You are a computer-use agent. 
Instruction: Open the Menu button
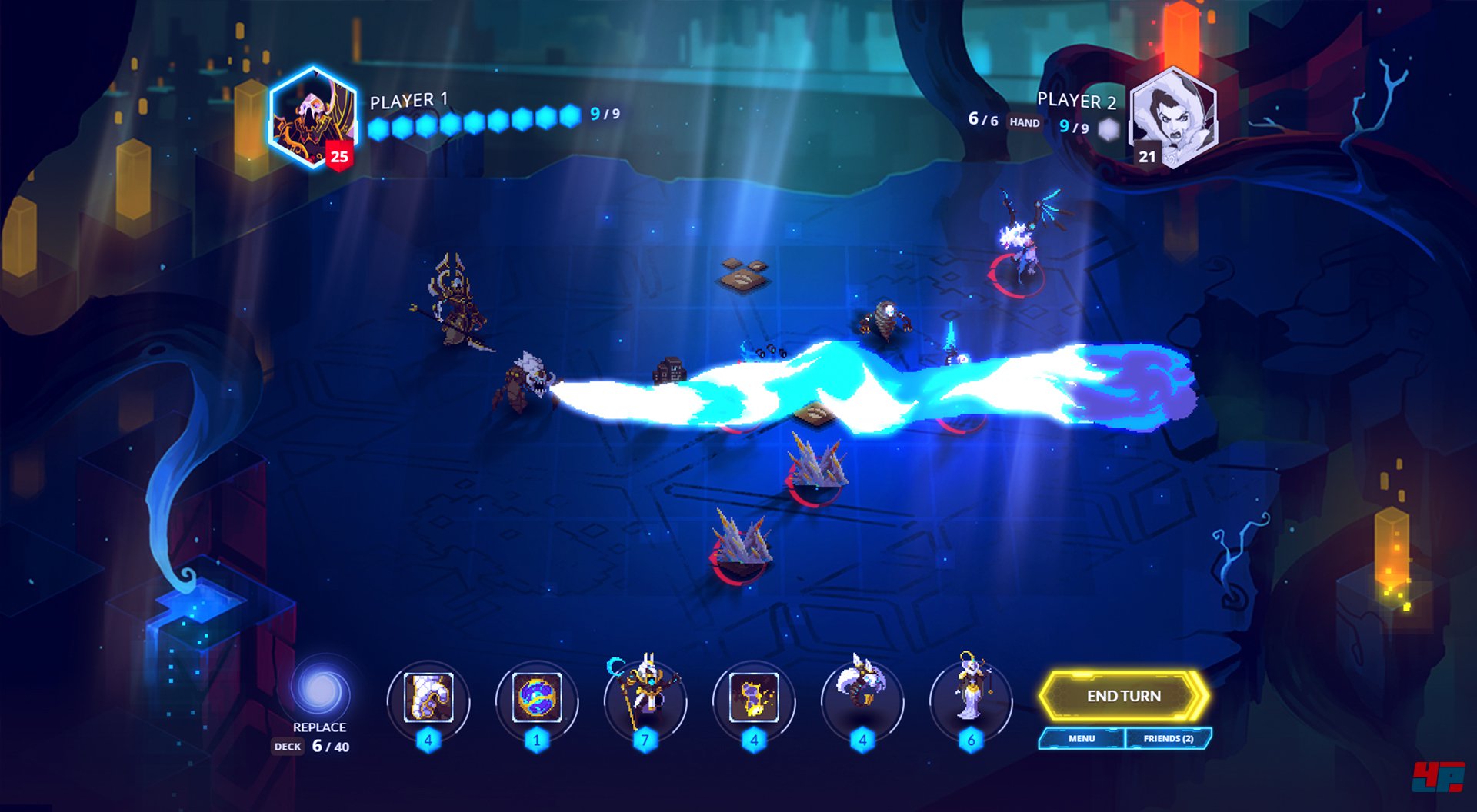tap(1082, 738)
